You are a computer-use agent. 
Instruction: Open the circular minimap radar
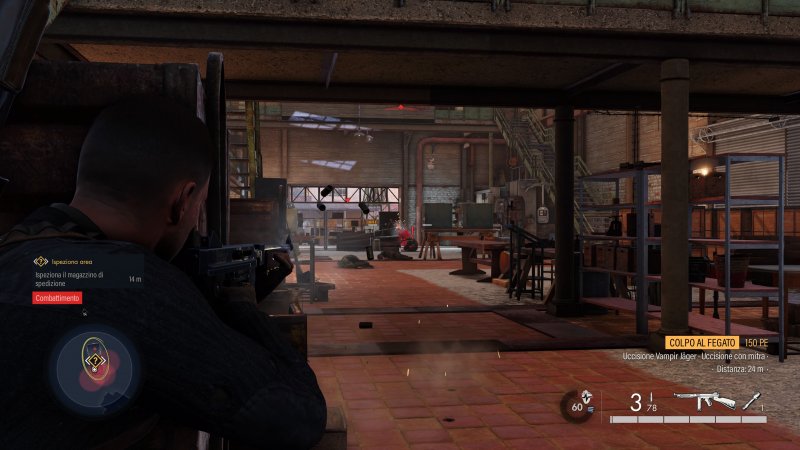pos(93,369)
